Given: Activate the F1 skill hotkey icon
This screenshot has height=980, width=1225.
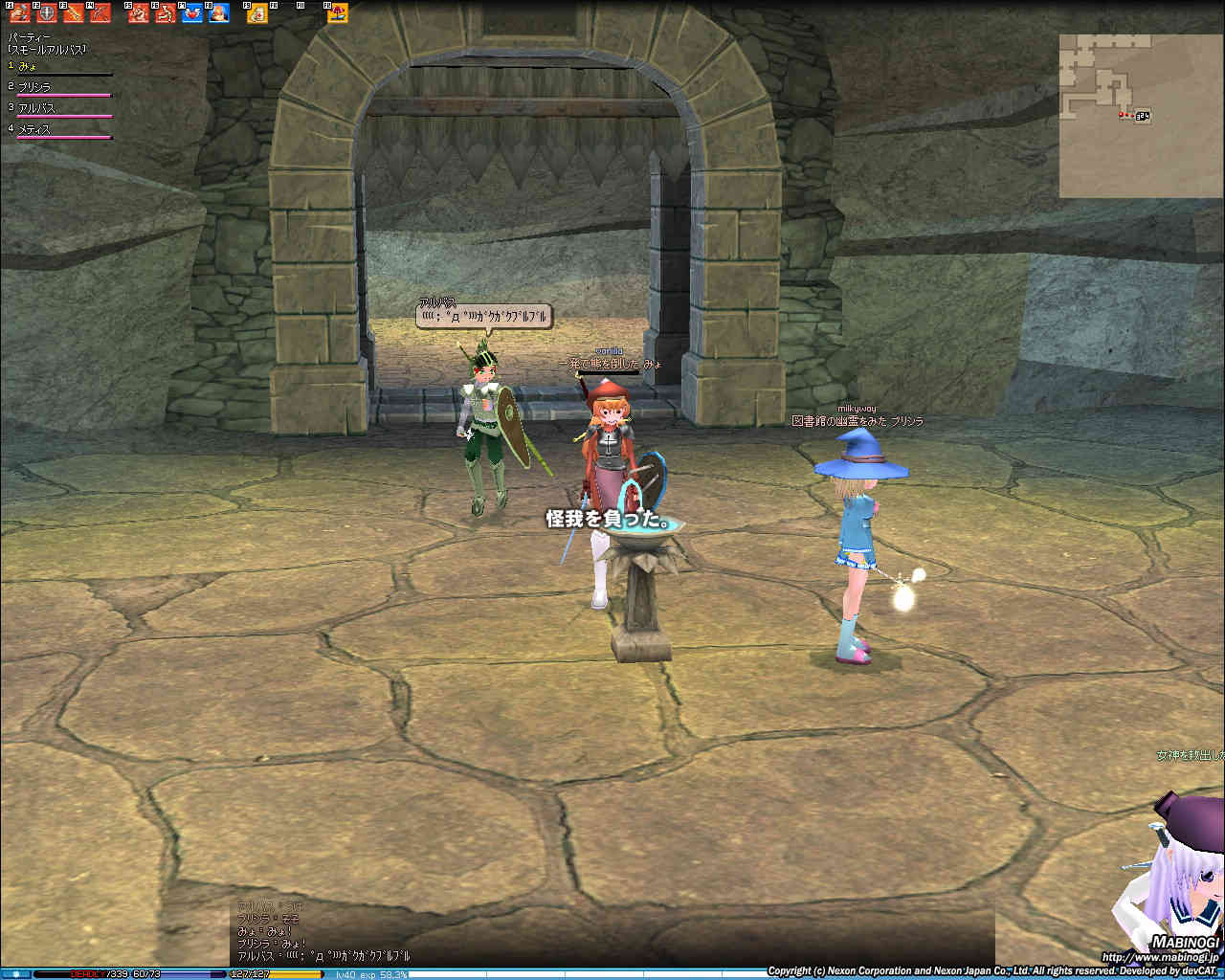Looking at the screenshot, I should [20, 13].
